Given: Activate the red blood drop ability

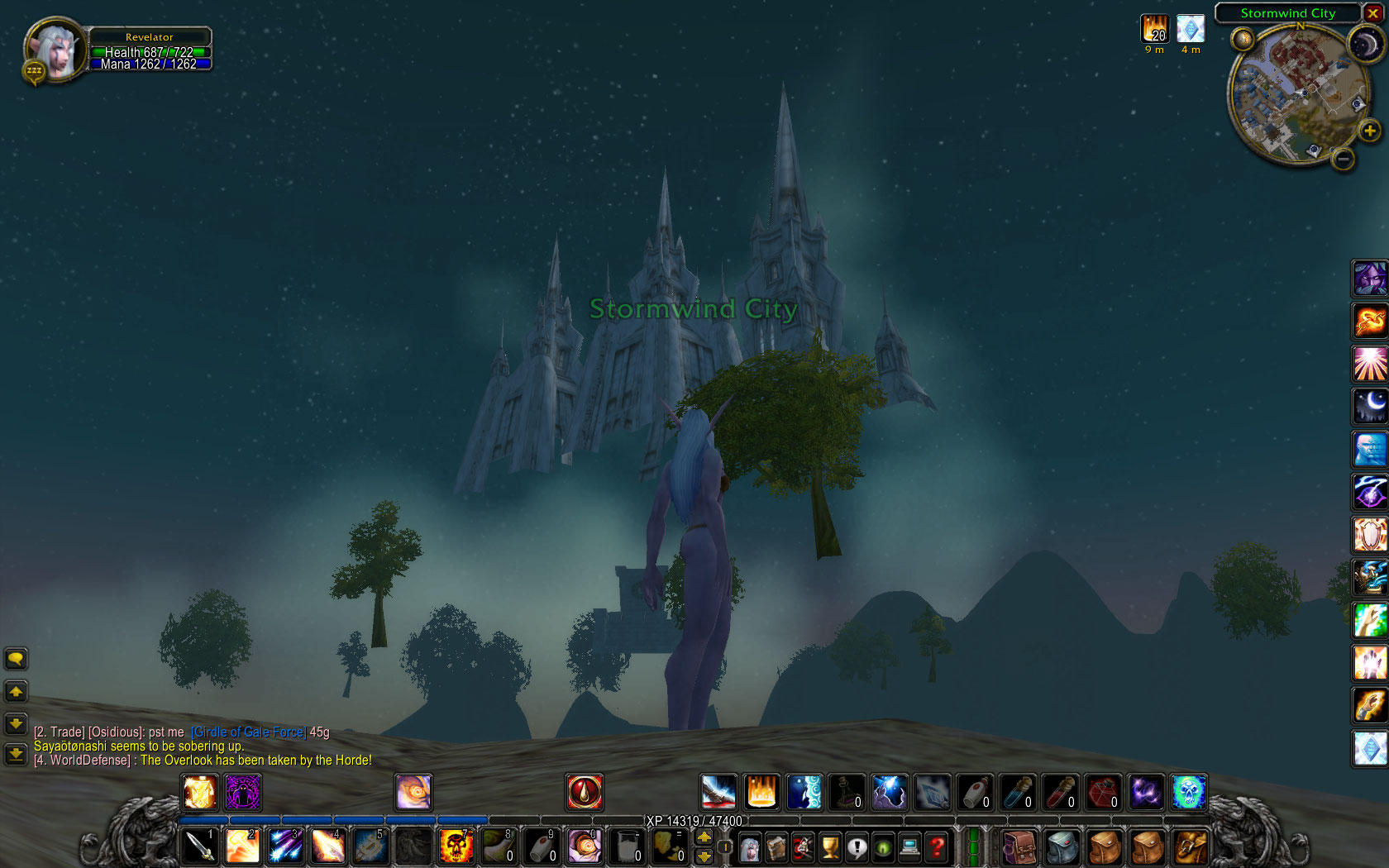Looking at the screenshot, I should pyautogui.click(x=585, y=792).
